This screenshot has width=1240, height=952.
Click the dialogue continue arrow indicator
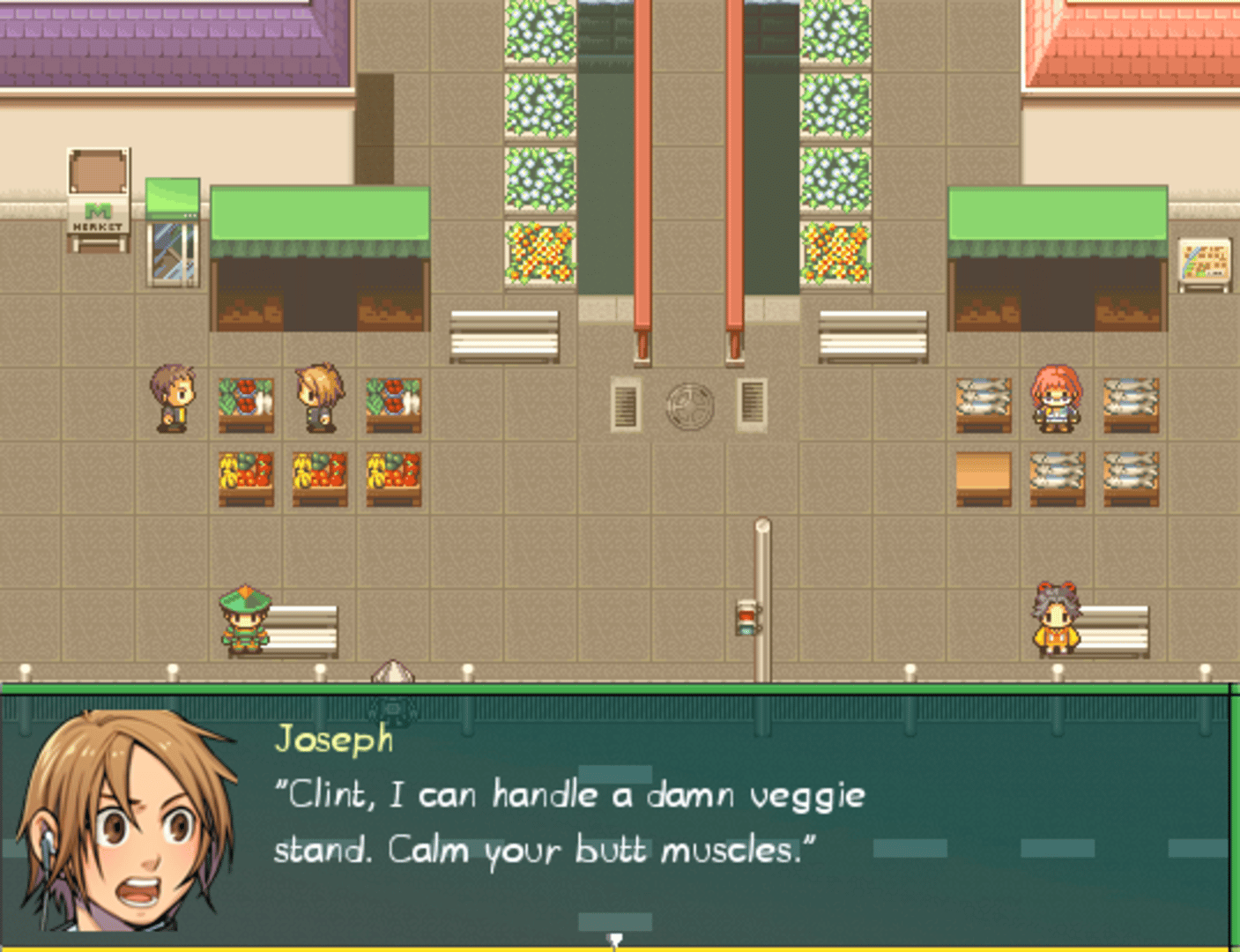[615, 941]
